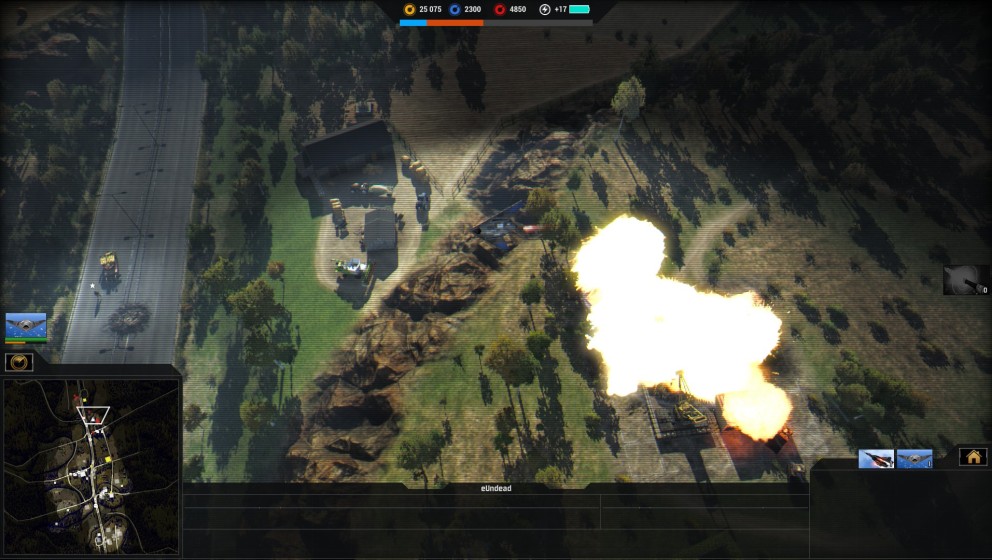Choose the flying wing bomber icon

(914, 459)
